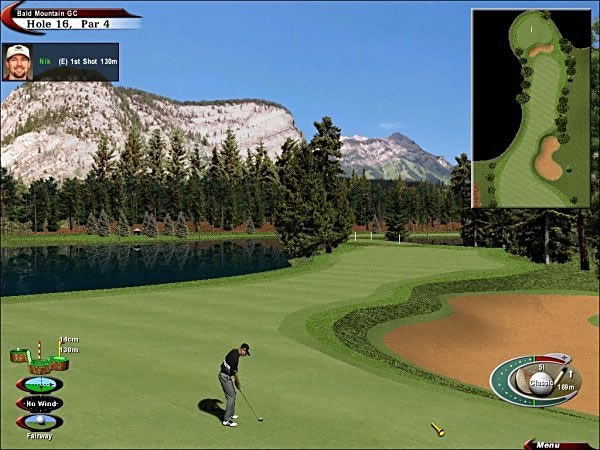Click Nik's player portrait

coord(17,60)
